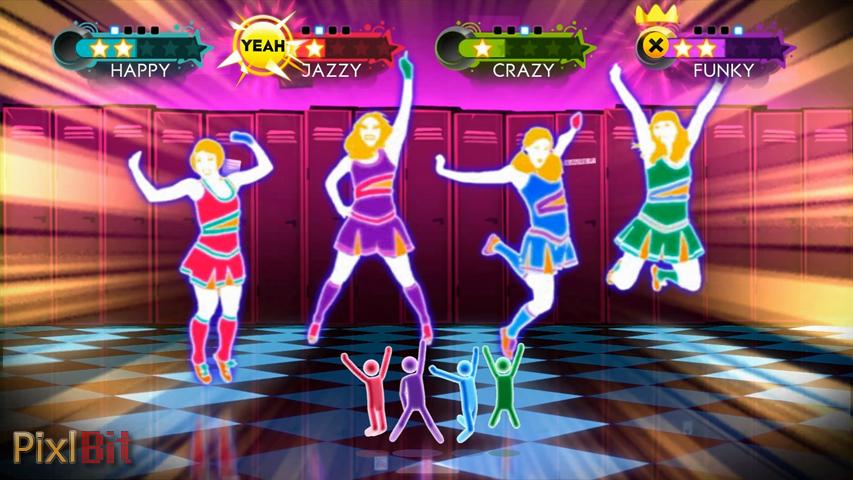The width and height of the screenshot is (853, 480).
Task: Click the purple dance move pictogram
Action: 412,395
